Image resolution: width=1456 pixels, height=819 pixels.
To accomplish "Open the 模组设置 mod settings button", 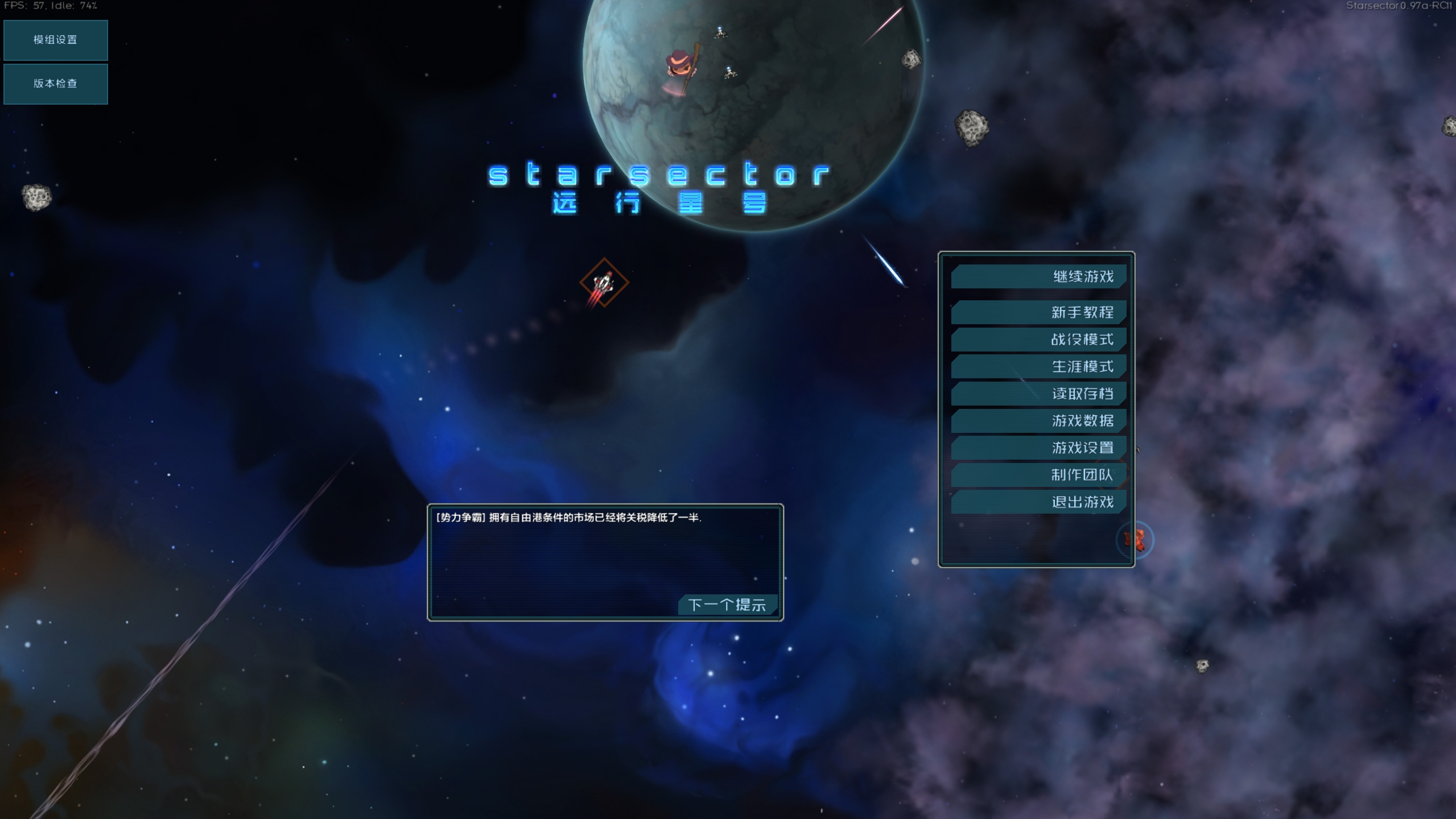I will [55, 40].
